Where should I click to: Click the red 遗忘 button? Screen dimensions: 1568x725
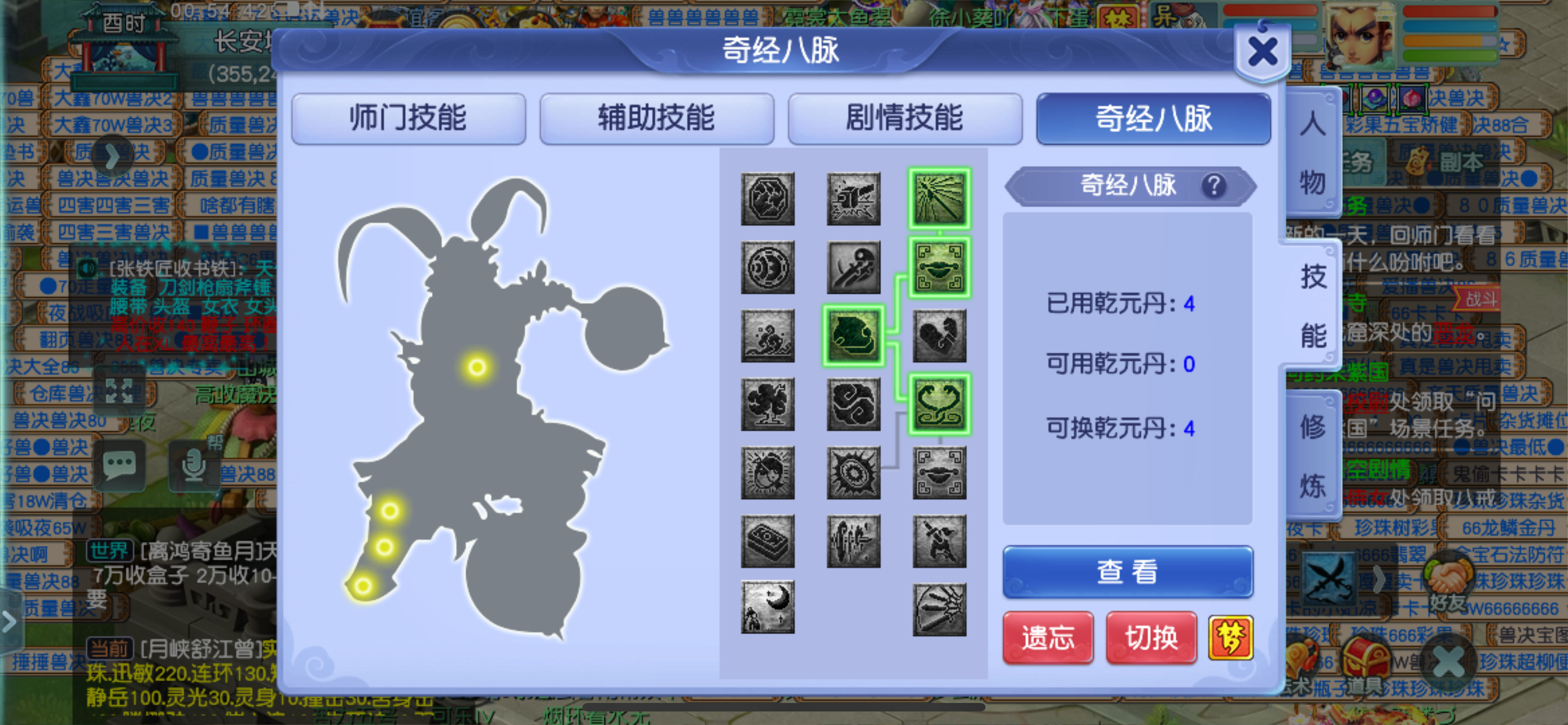1047,638
